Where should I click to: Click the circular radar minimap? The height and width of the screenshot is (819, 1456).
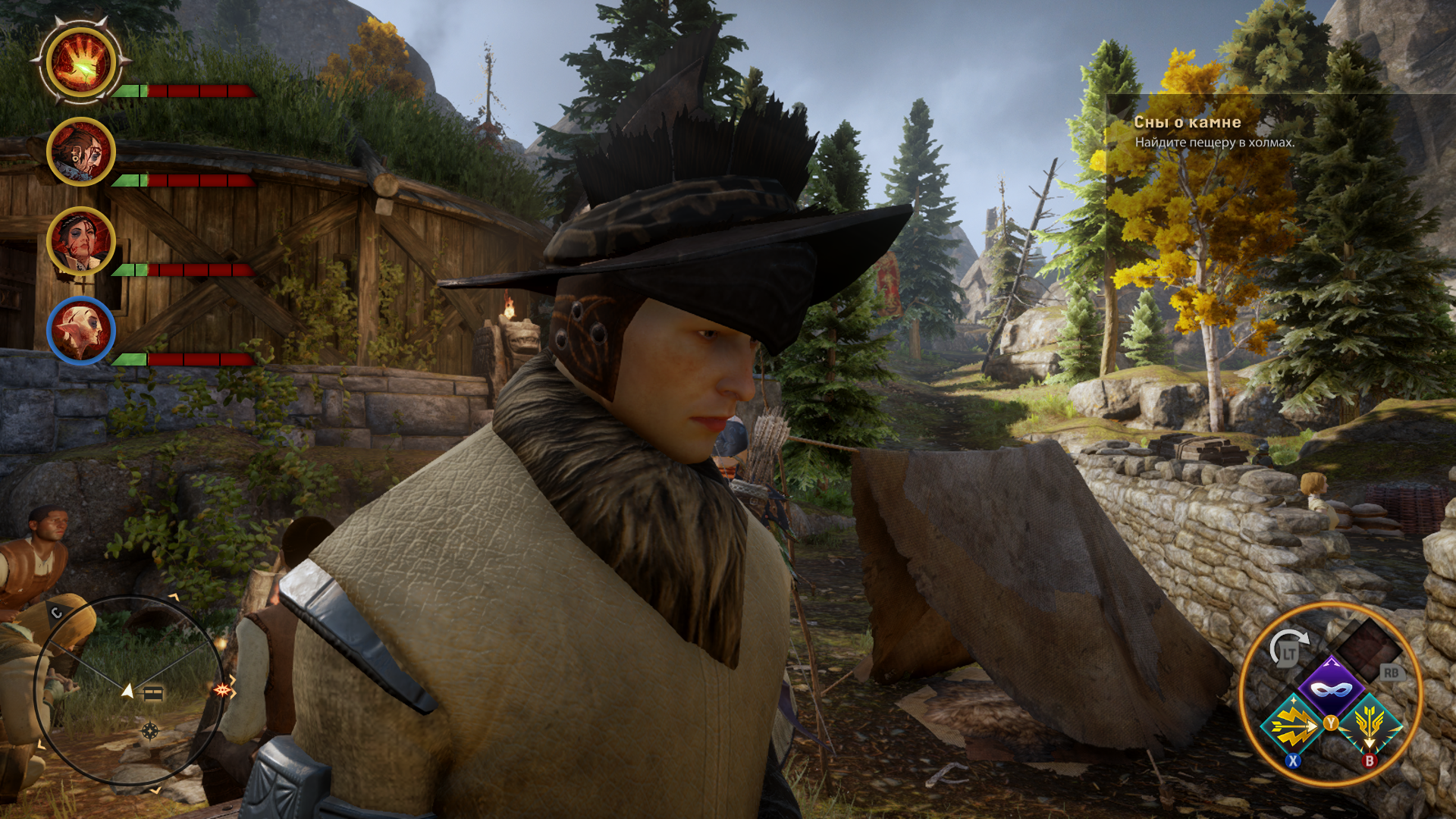coord(130,689)
